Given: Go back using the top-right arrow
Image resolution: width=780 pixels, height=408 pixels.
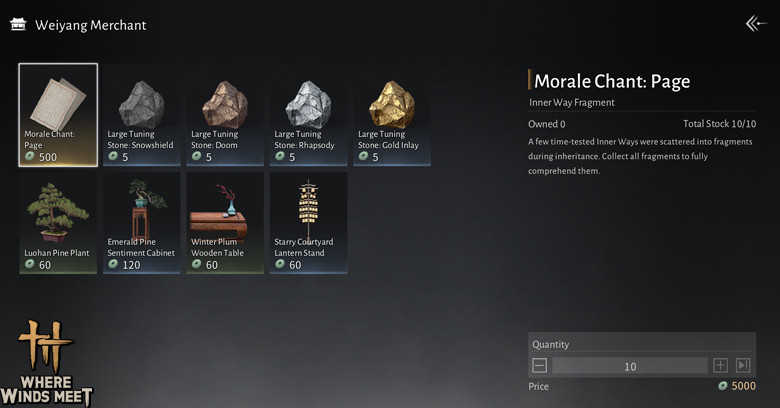Looking at the screenshot, I should pyautogui.click(x=756, y=24).
